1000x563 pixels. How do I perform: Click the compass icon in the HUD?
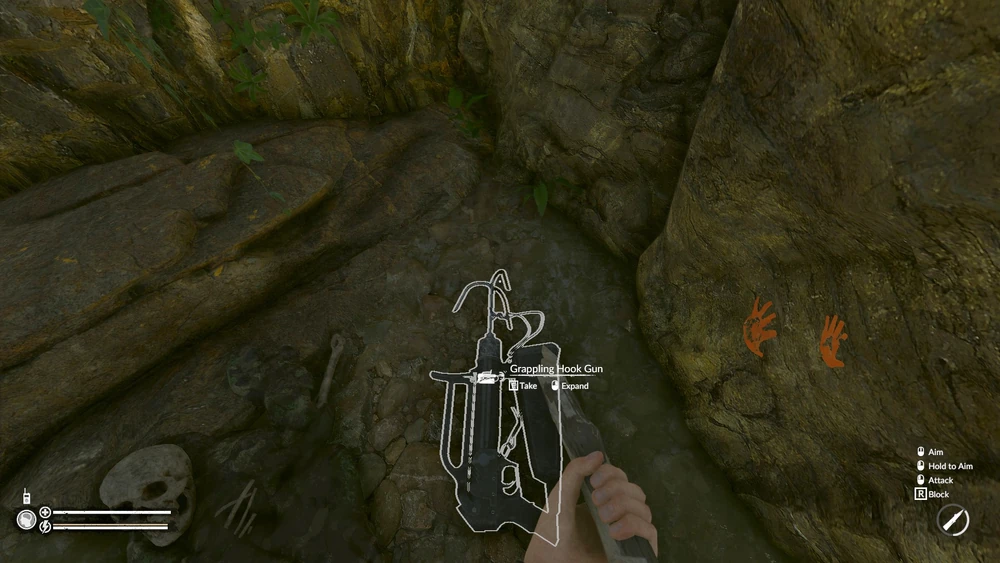(x=952, y=520)
